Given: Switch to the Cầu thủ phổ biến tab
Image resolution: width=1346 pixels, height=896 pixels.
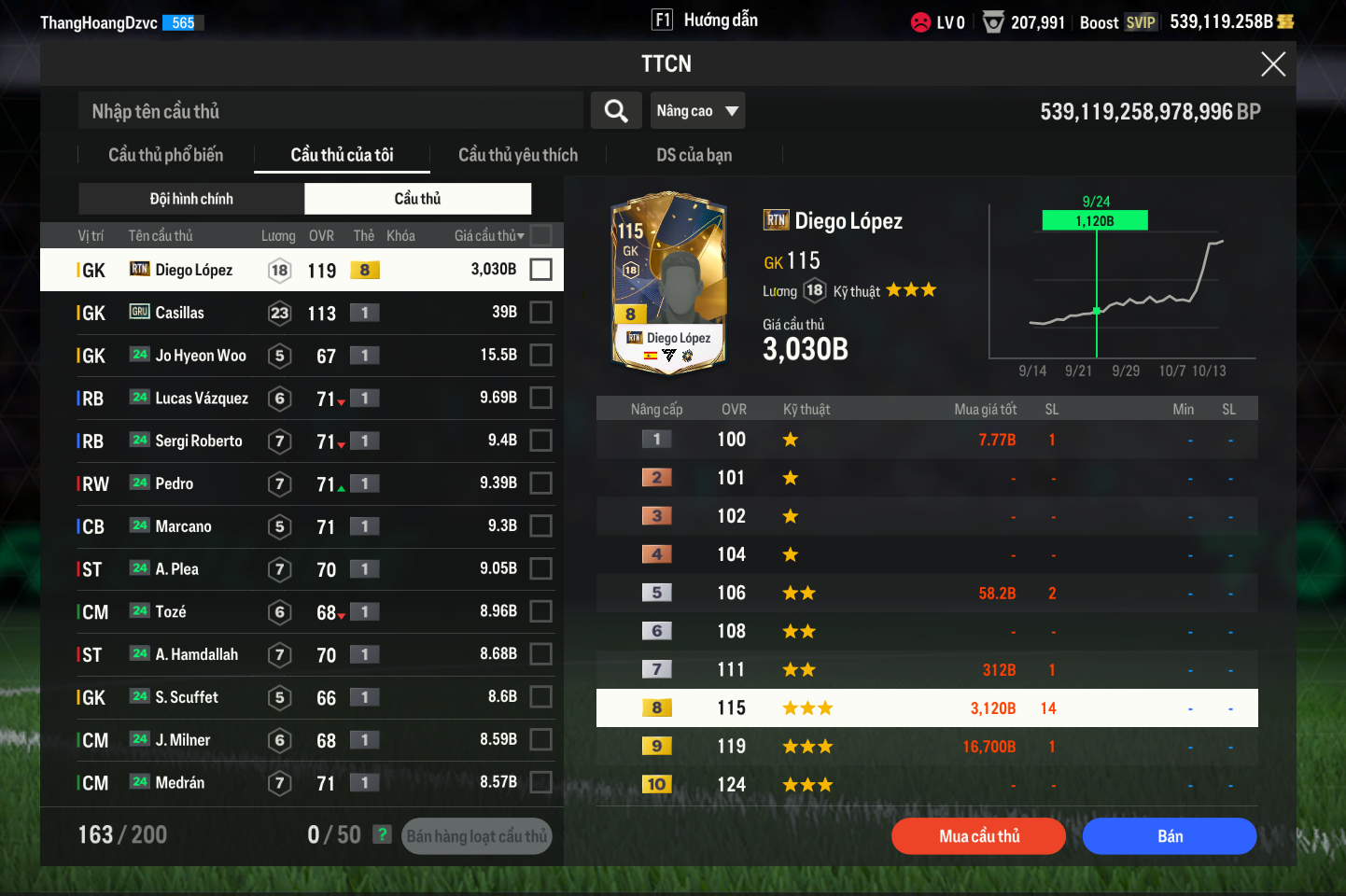Looking at the screenshot, I should pos(166,155).
